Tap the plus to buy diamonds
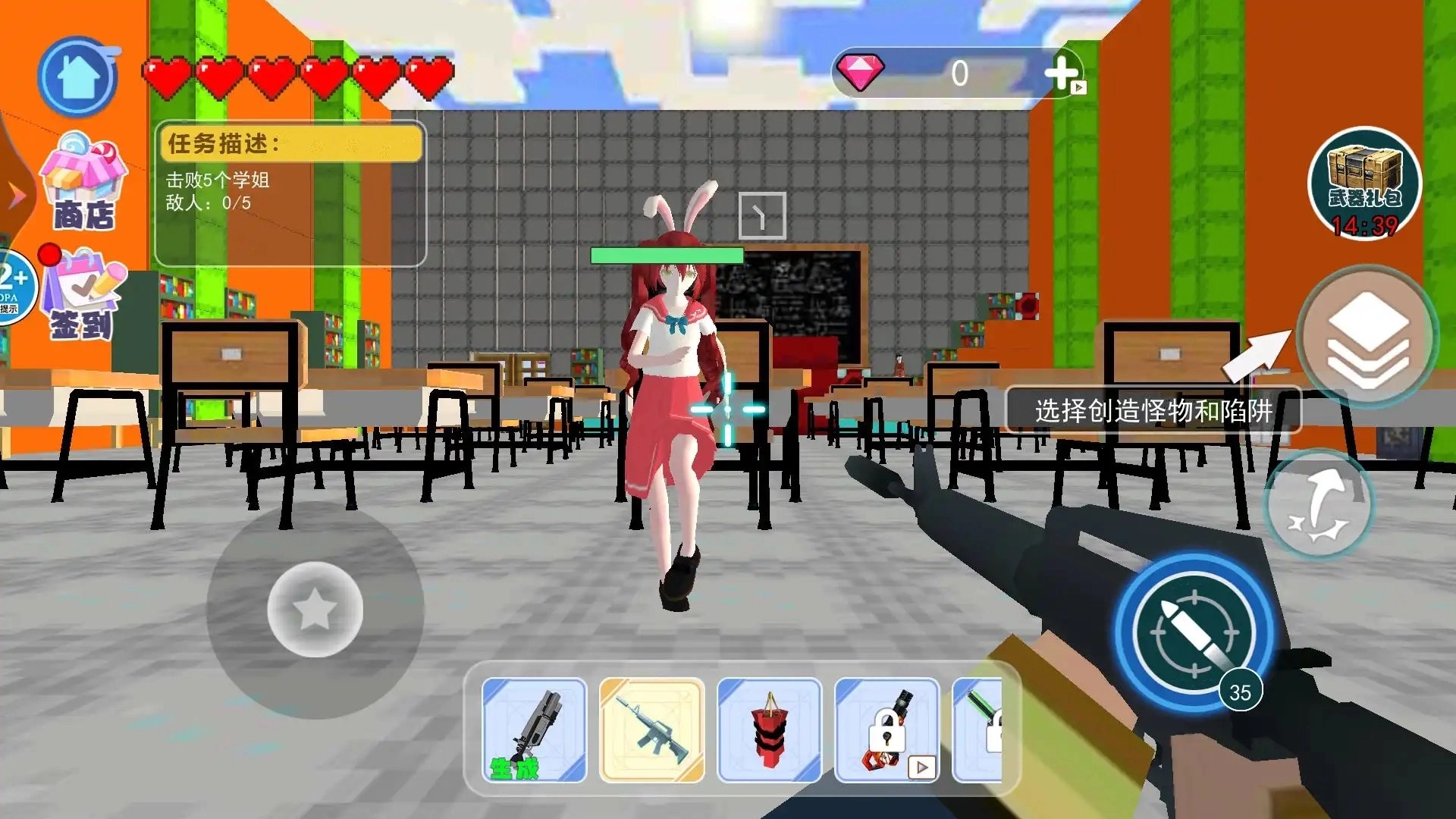 [1060, 72]
